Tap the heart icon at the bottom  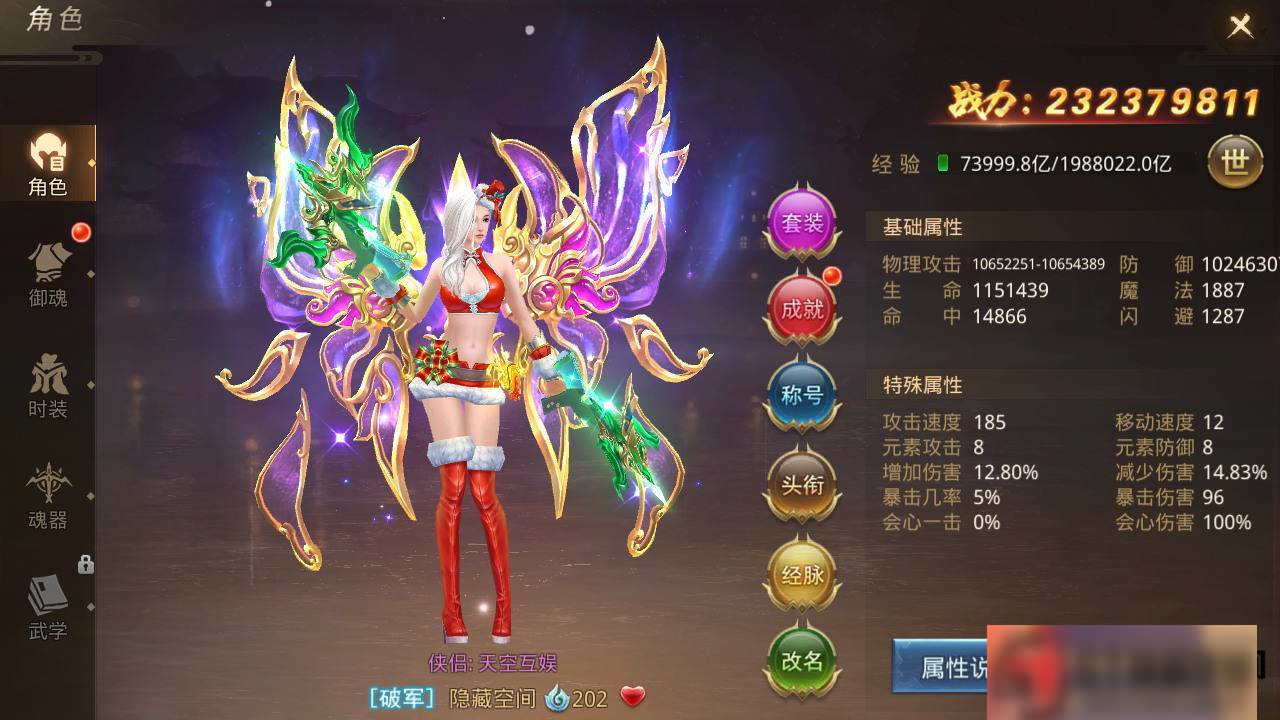[632, 698]
